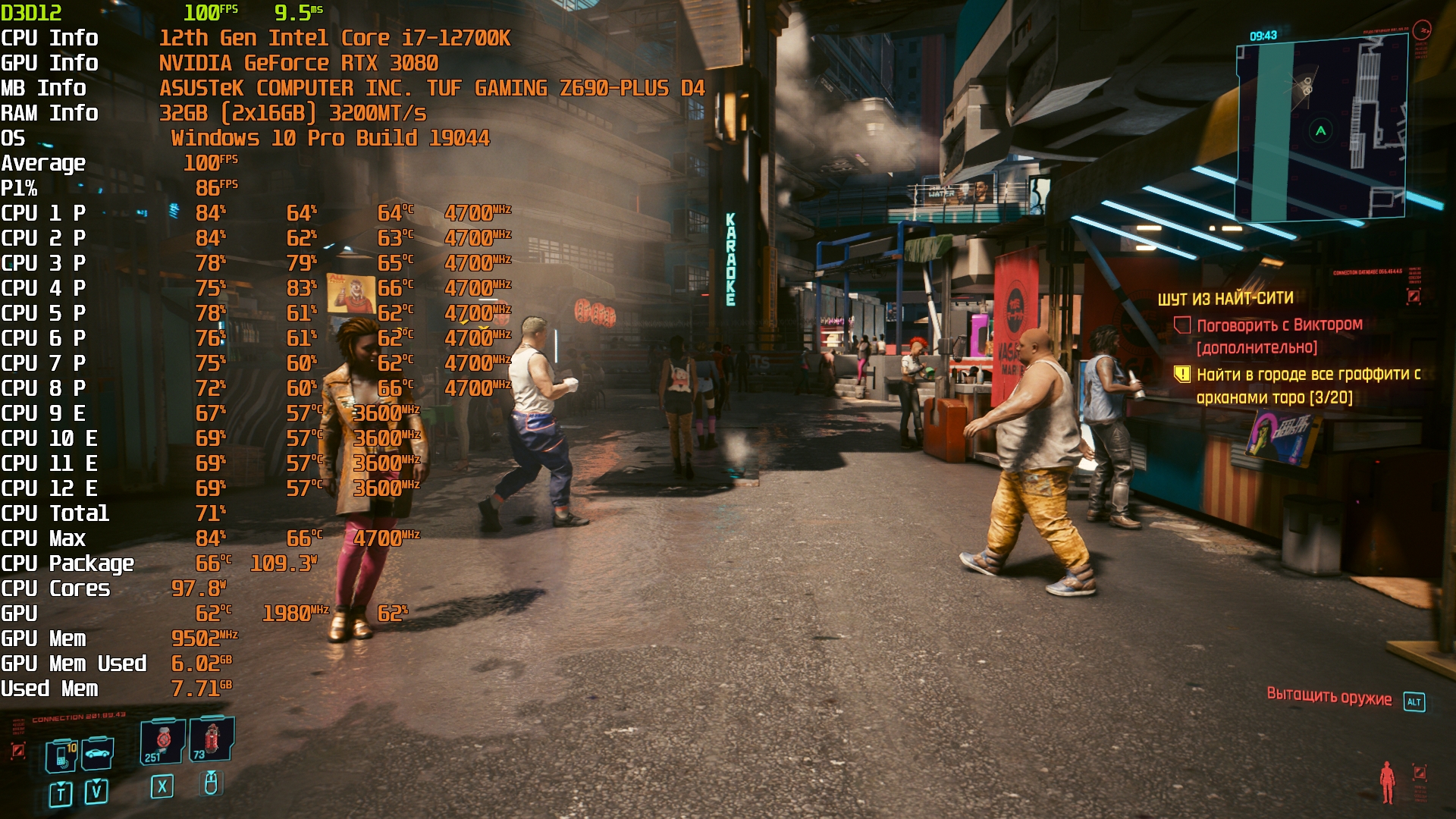The image size is (1456, 819).
Task: Open the phone quick slot
Action: pos(61,756)
